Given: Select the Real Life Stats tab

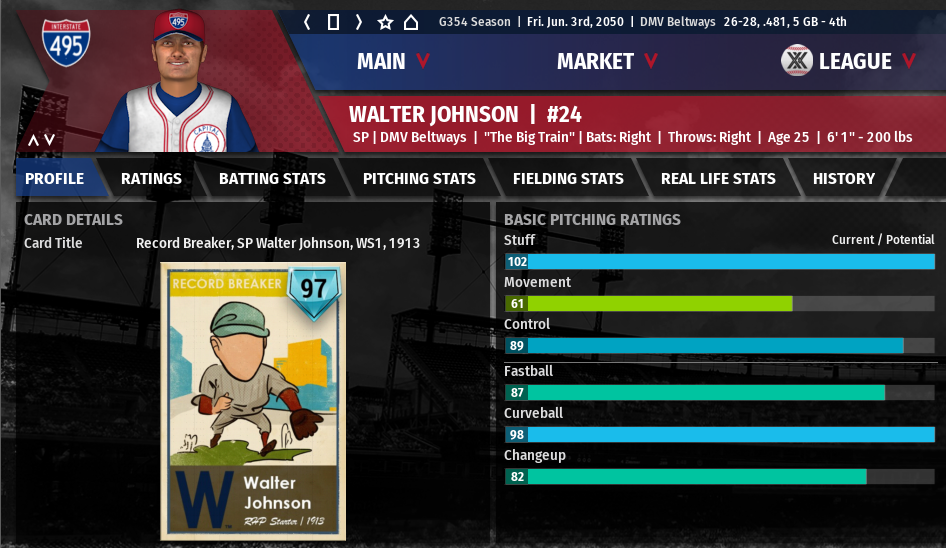Looking at the screenshot, I should [x=718, y=178].
